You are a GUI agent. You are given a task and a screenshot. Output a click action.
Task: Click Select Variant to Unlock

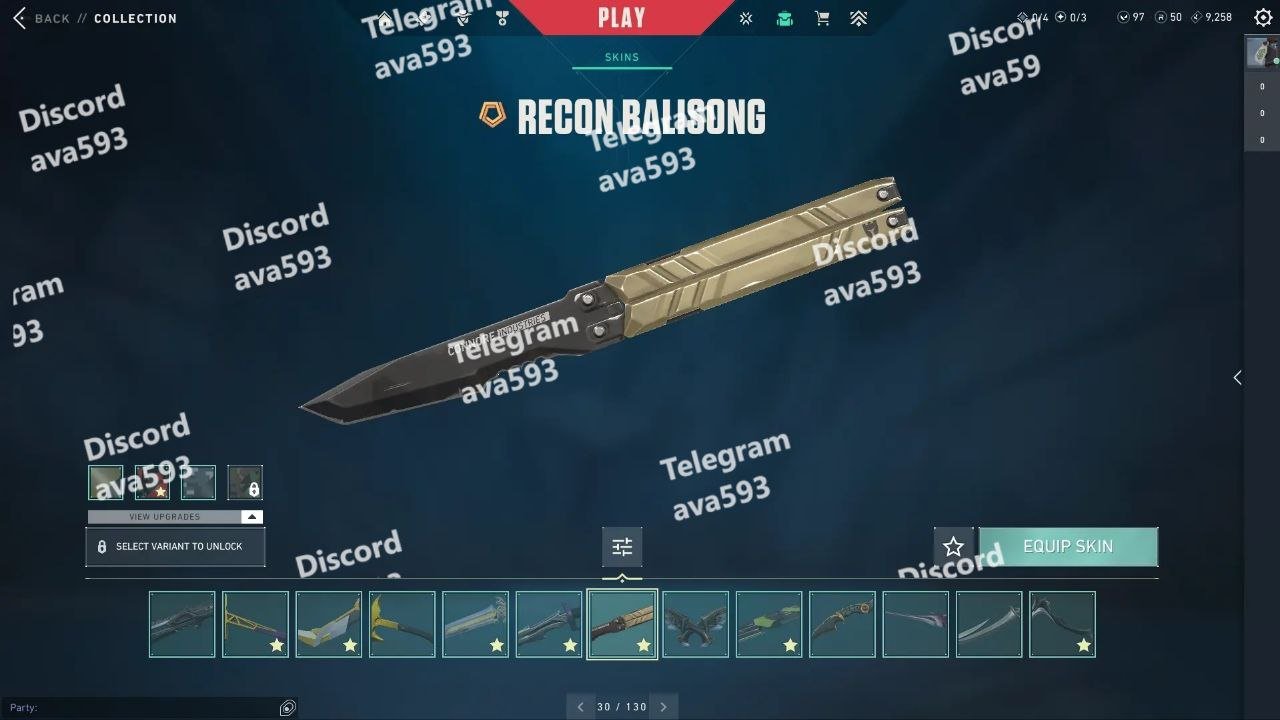click(x=175, y=547)
